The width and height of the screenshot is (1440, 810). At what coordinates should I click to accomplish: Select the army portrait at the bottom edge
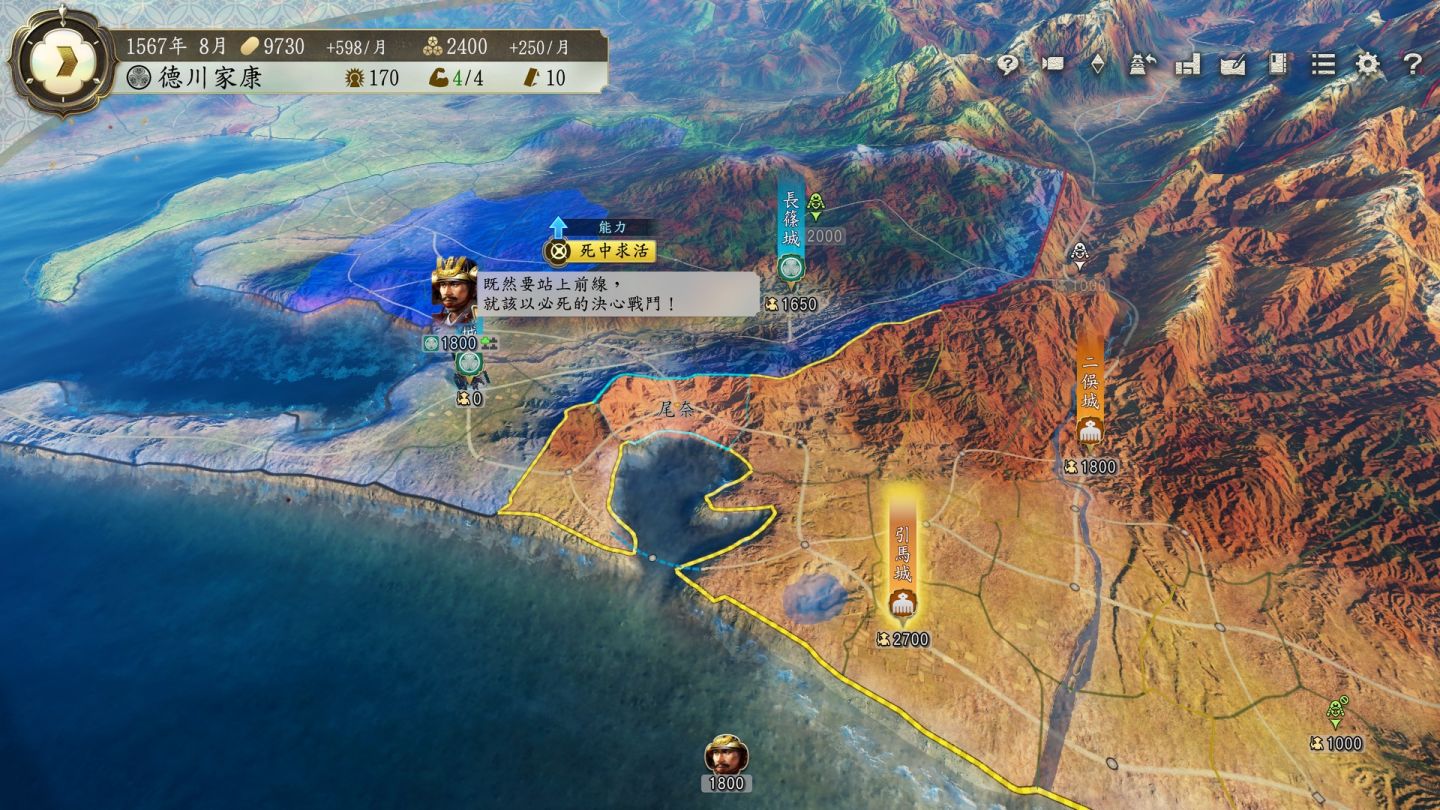727,756
